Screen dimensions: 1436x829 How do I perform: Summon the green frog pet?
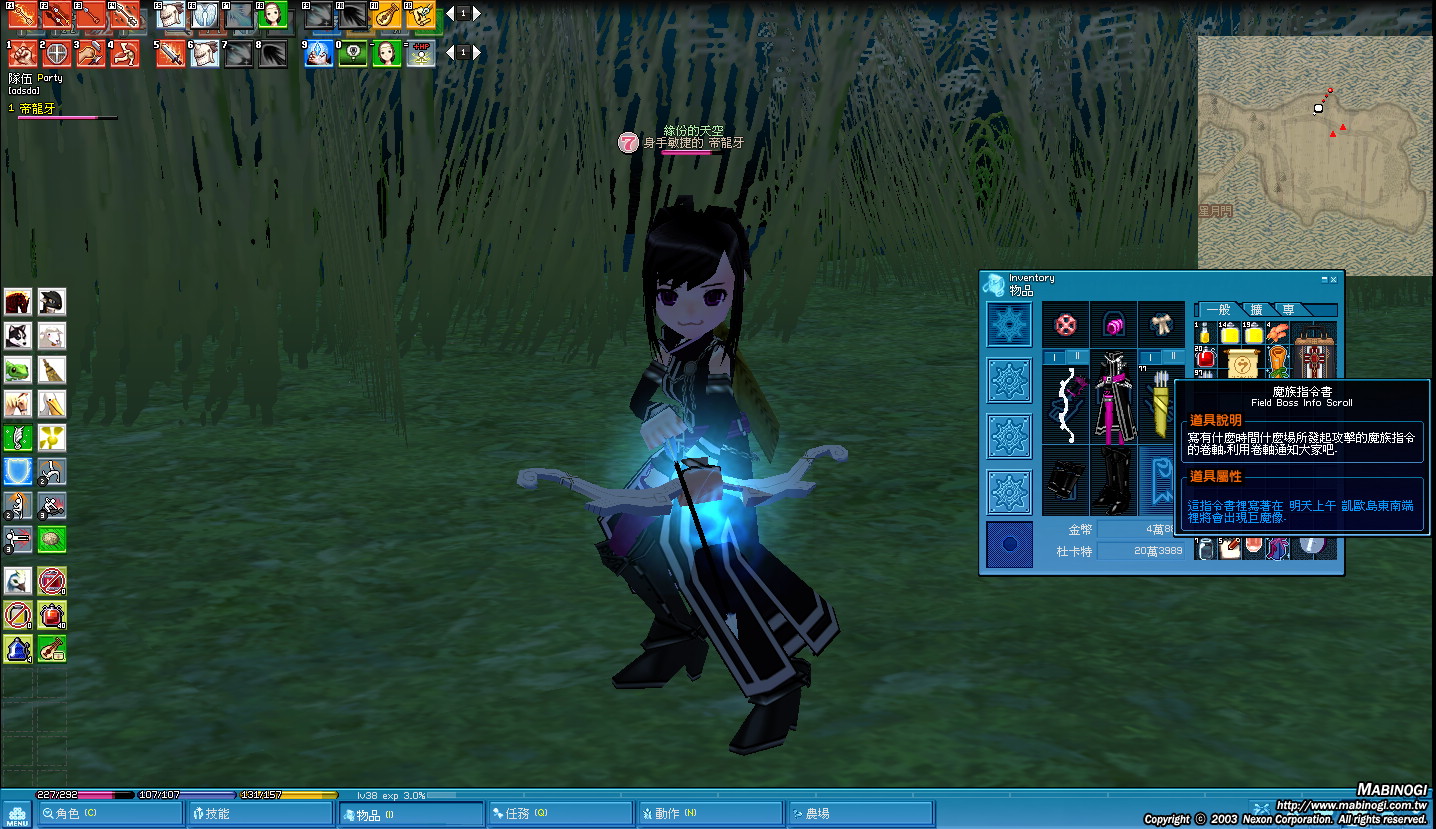click(x=18, y=370)
